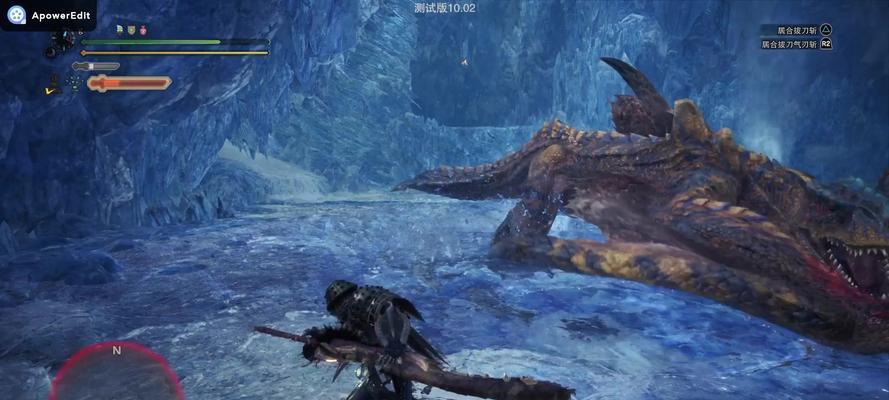Open the circular red-rimmed minimap
Screen dimensions: 889x400
coord(116,372)
